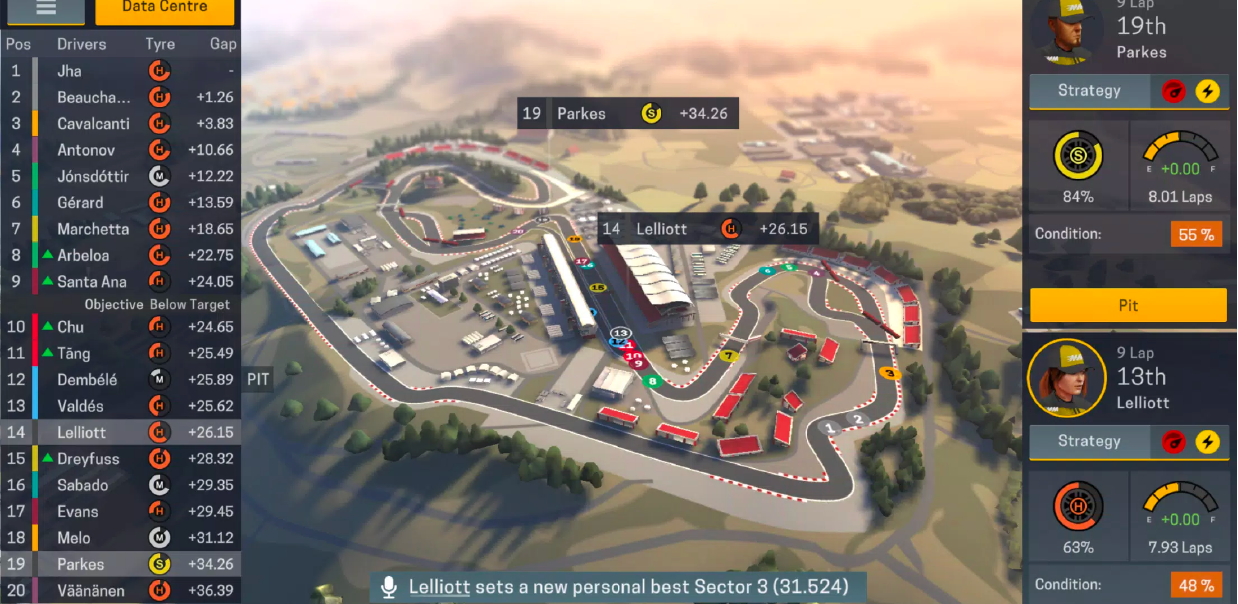Select Parkes' row in the standings
The image size is (1238, 604).
(120, 564)
